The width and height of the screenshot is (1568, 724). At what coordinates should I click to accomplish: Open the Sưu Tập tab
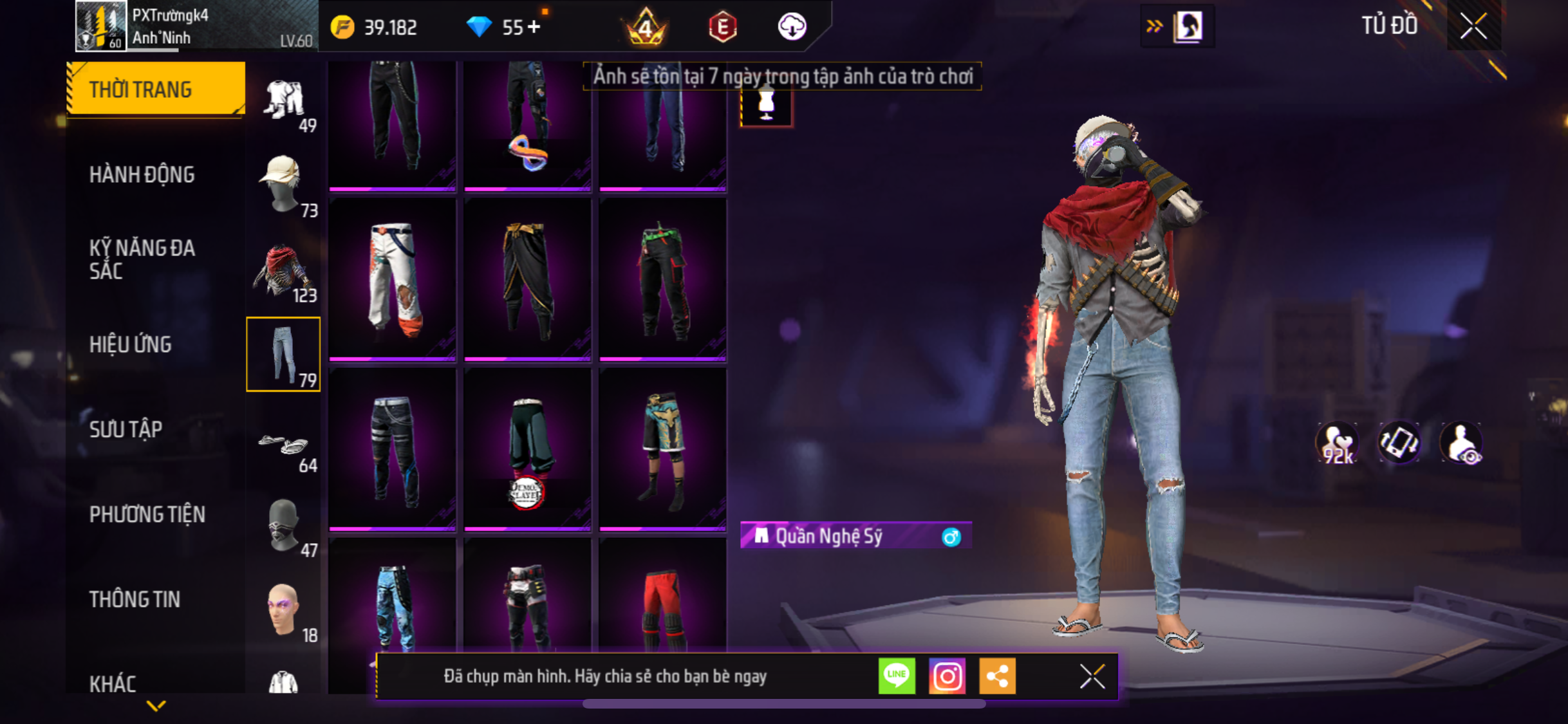pos(126,429)
